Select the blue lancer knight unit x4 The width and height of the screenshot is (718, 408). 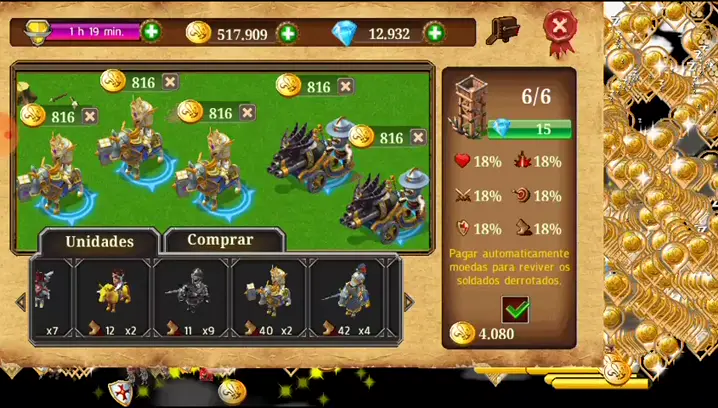[x=347, y=299]
